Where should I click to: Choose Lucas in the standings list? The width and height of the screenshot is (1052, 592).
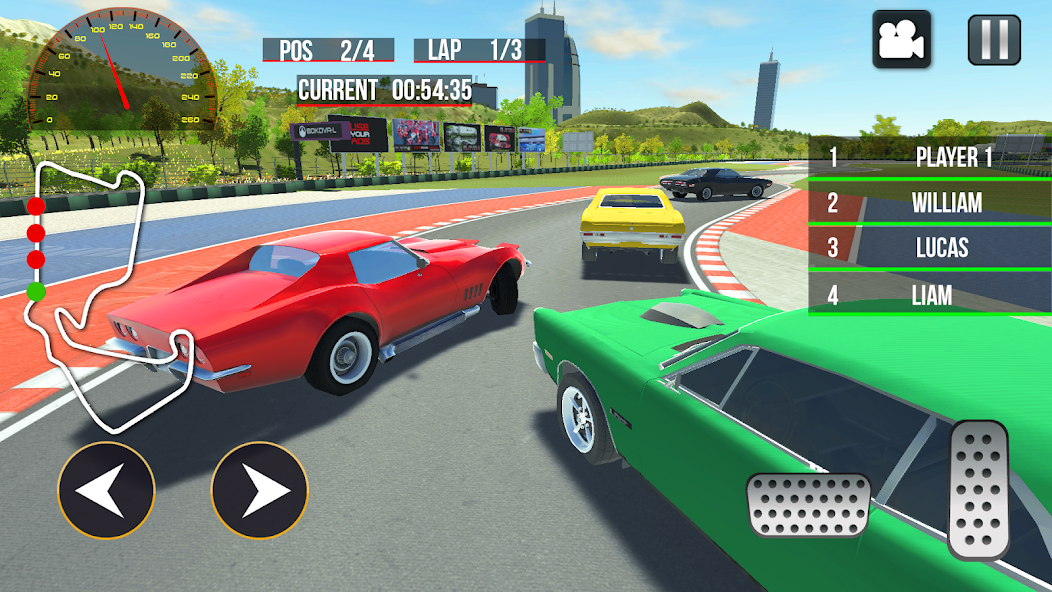click(x=929, y=248)
